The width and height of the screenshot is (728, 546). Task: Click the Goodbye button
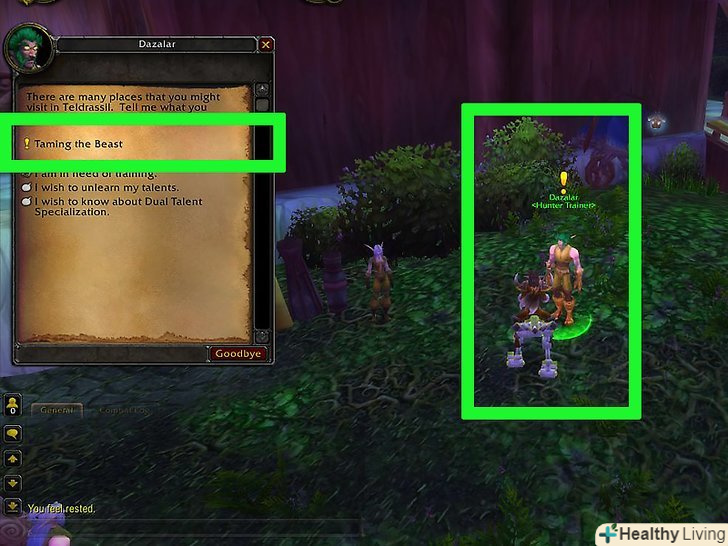(239, 353)
